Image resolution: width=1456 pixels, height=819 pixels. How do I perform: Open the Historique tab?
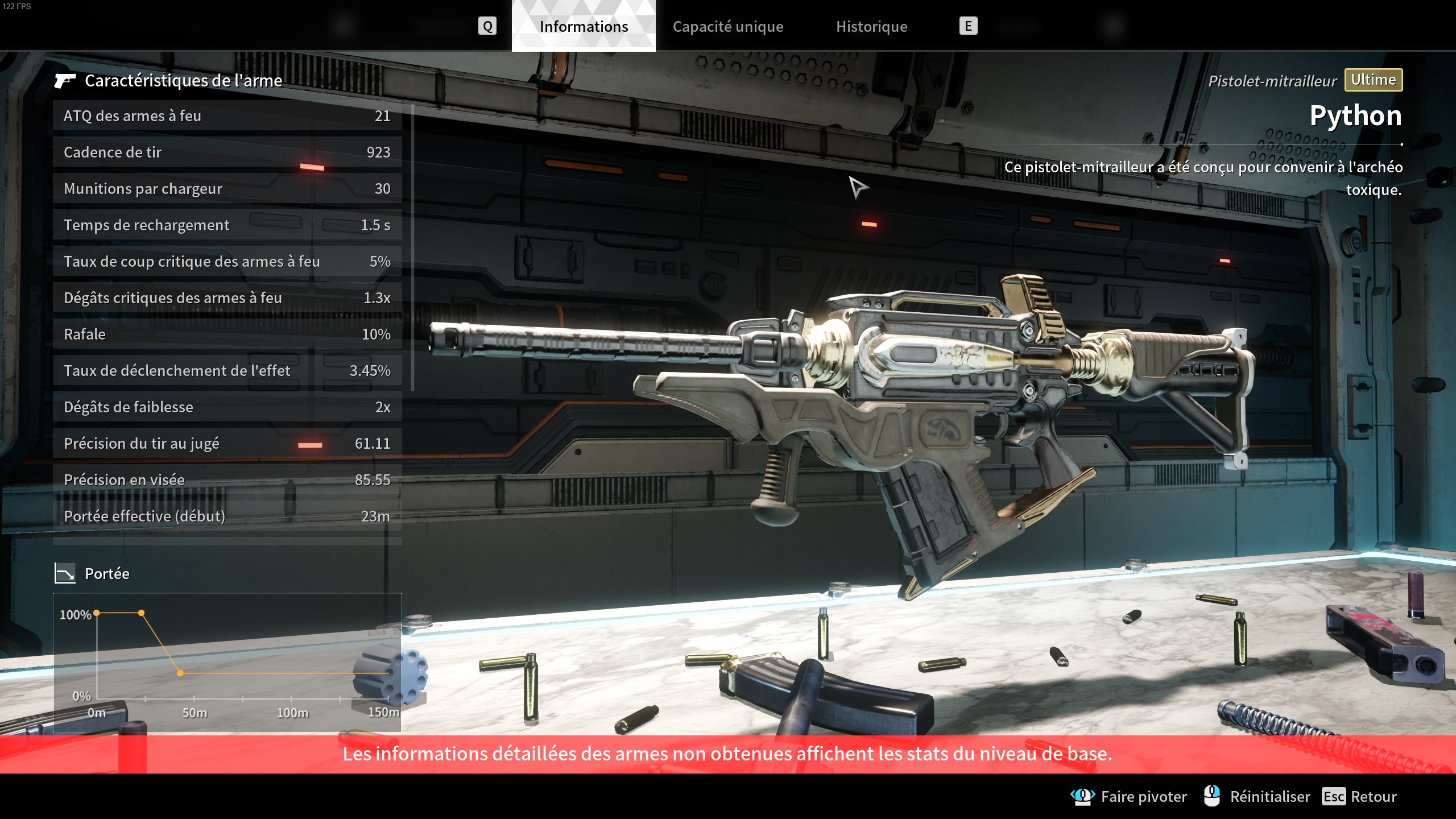(871, 27)
